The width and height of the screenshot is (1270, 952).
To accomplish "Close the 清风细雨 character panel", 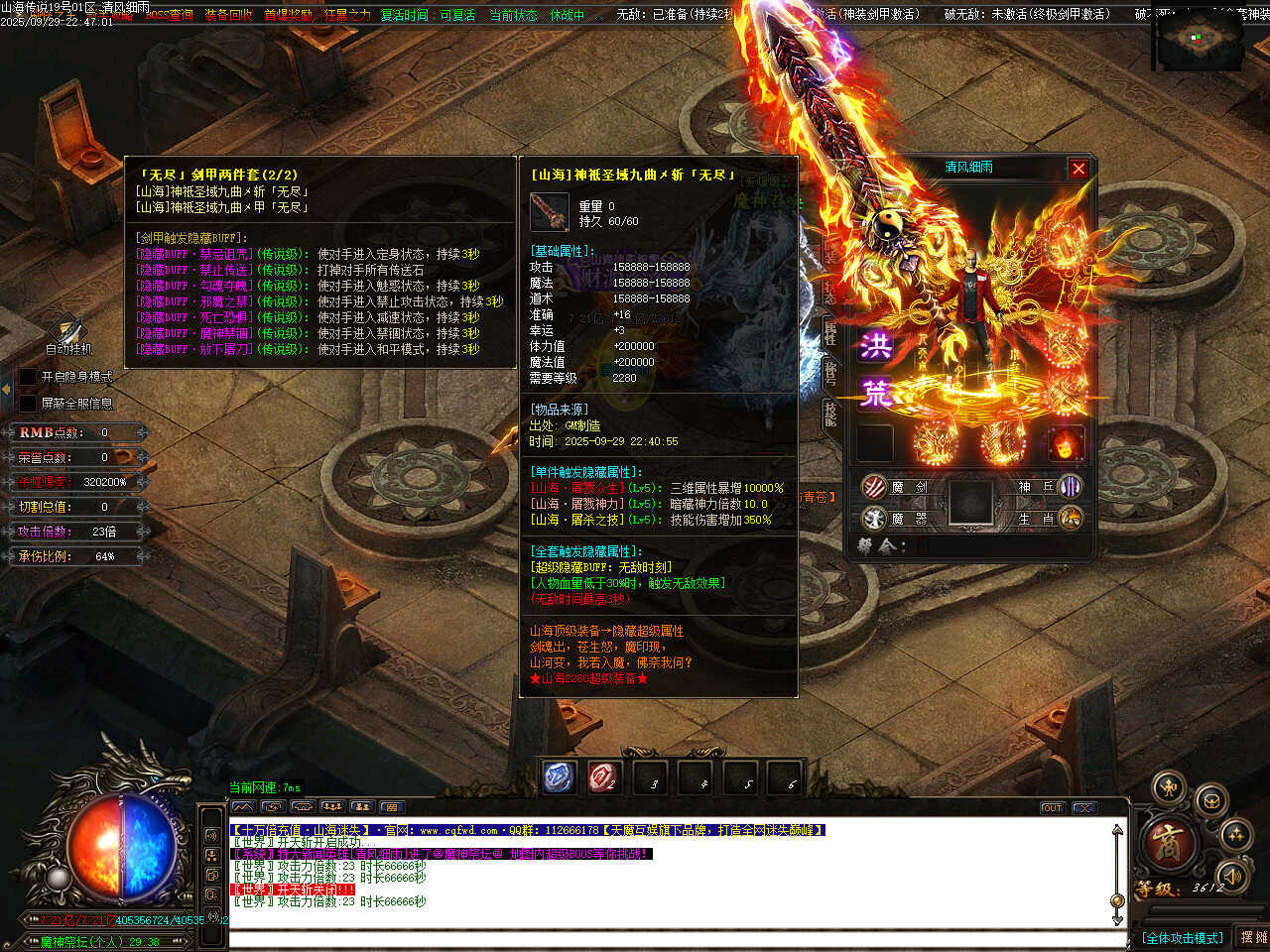I will click(x=1079, y=169).
